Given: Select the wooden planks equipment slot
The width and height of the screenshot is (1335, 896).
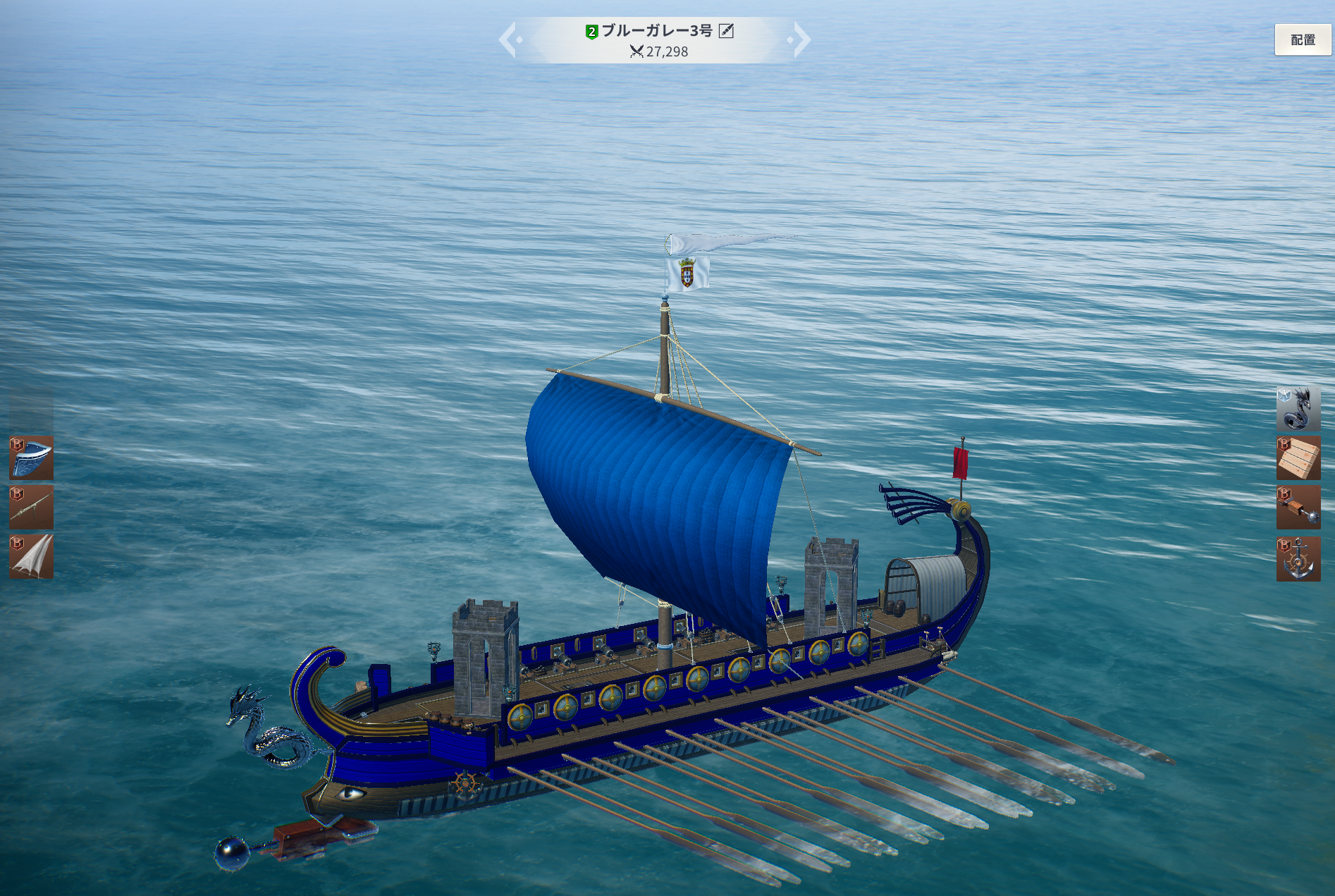Looking at the screenshot, I should tap(1298, 458).
